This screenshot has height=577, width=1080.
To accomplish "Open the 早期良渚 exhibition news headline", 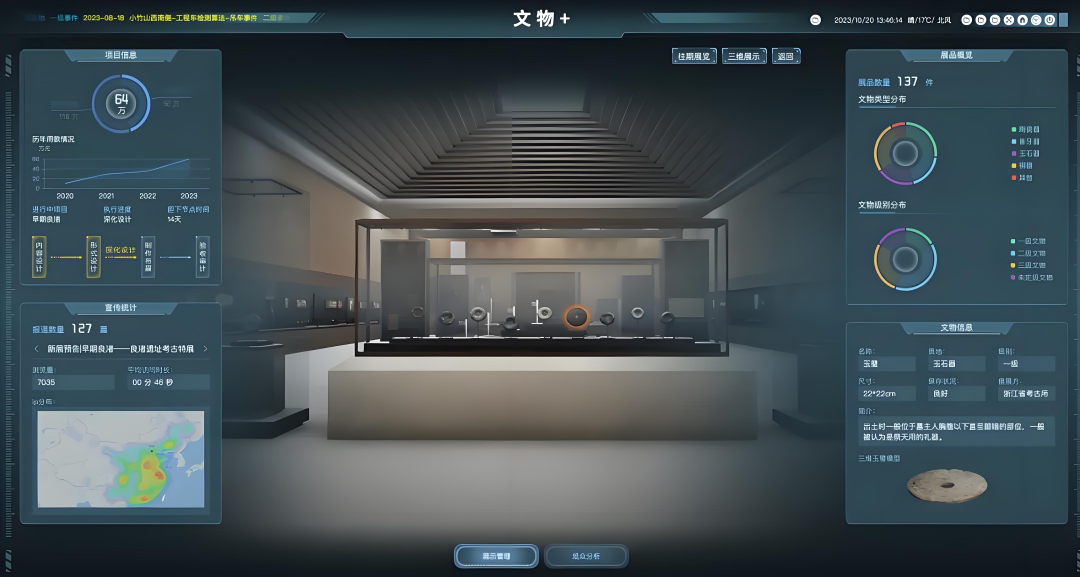I will [x=120, y=349].
